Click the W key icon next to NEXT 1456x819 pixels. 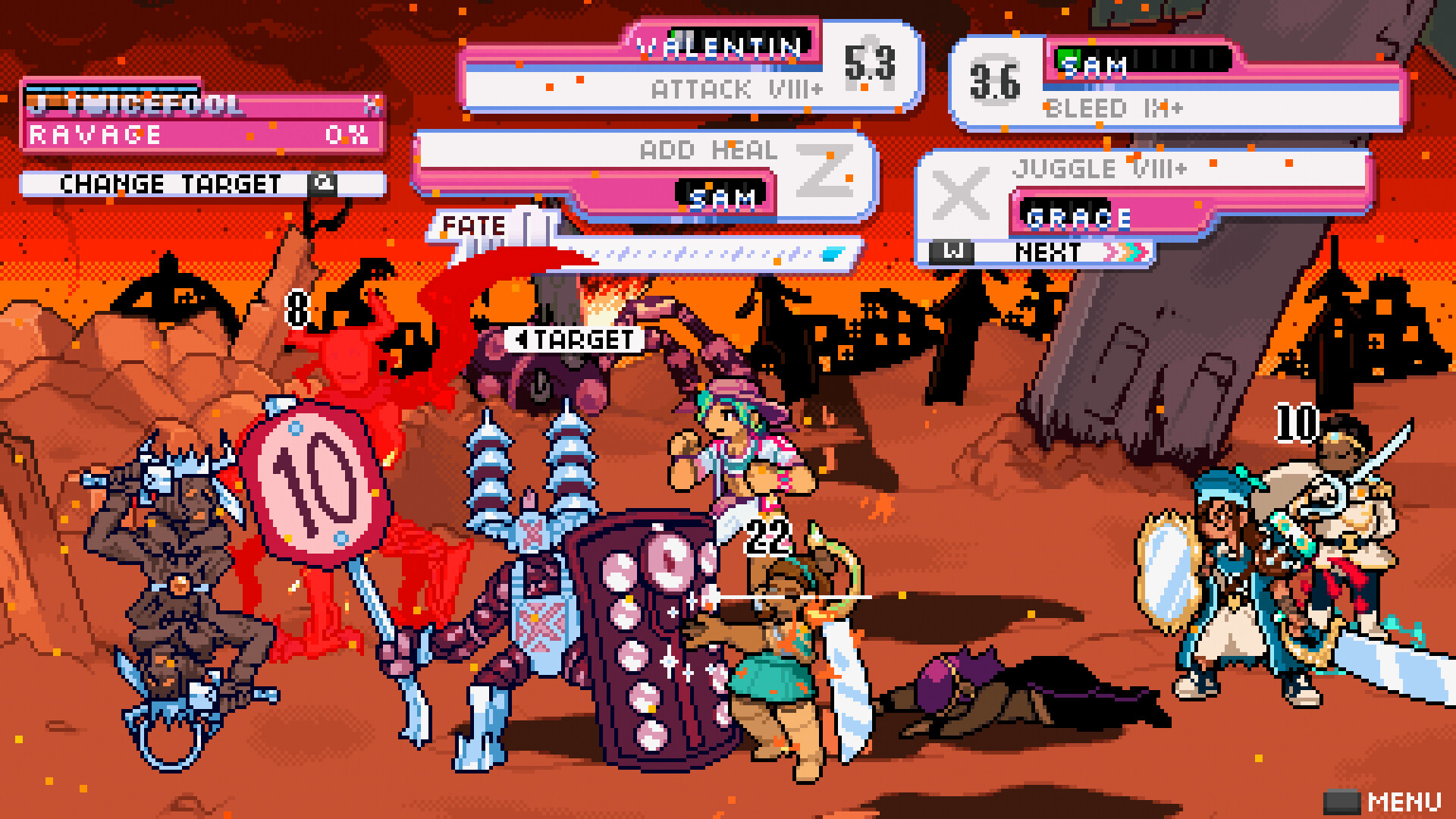(x=952, y=251)
